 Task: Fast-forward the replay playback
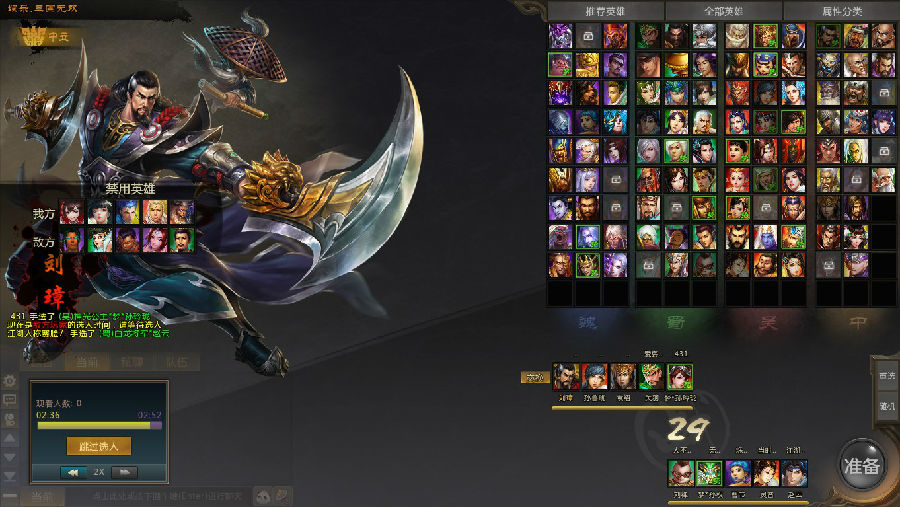[124, 471]
